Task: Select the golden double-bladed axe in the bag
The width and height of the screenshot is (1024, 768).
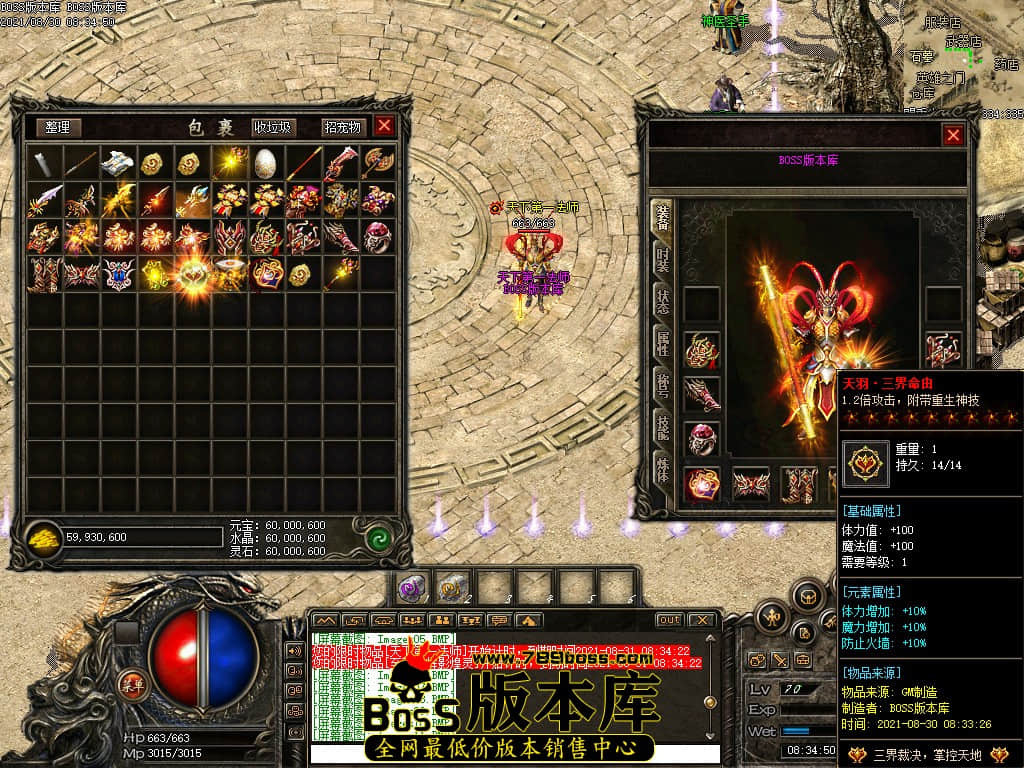Action: pos(377,163)
